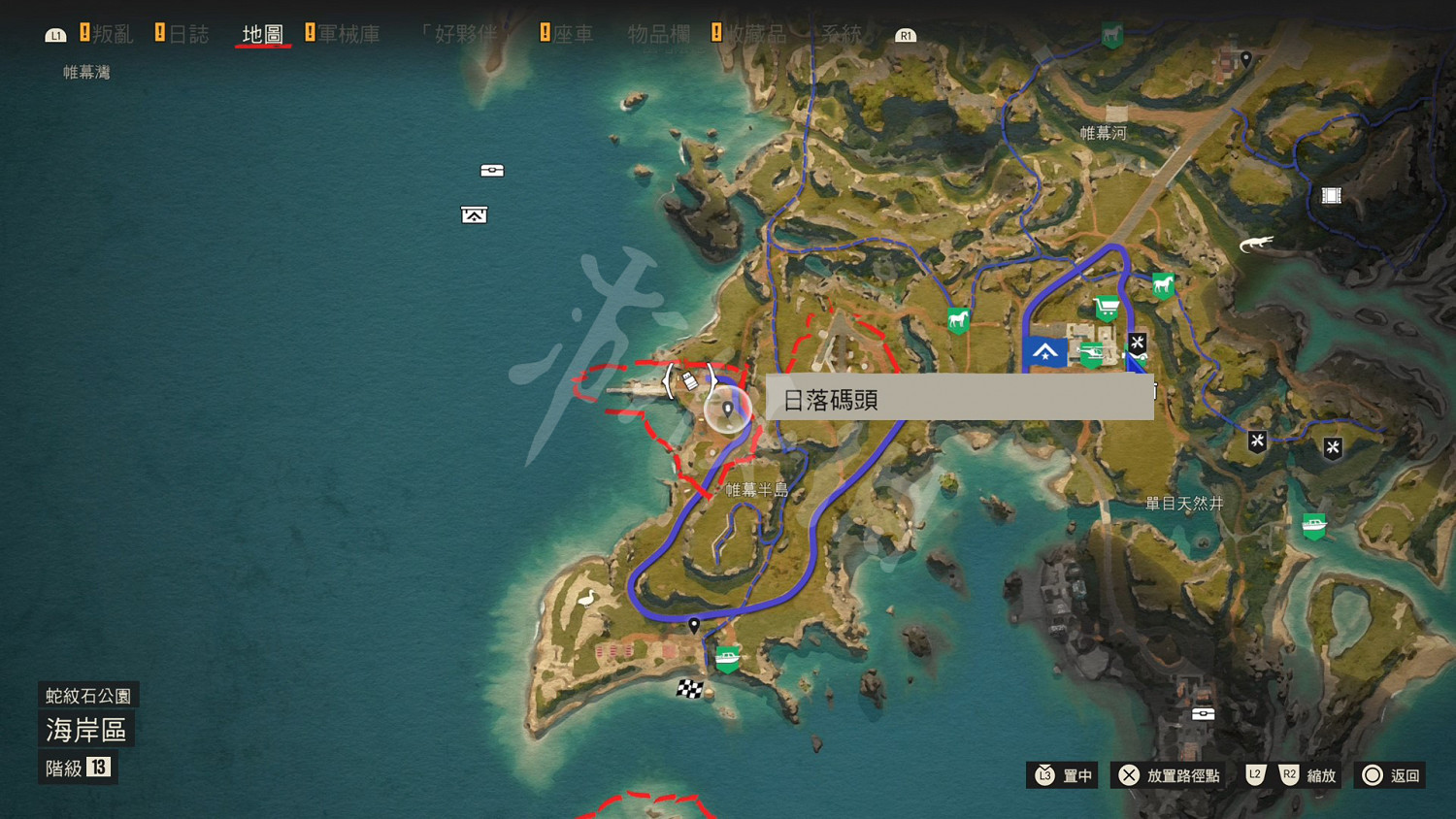
Task: Select the green boat dock icon near the race flag
Action: coord(729,658)
